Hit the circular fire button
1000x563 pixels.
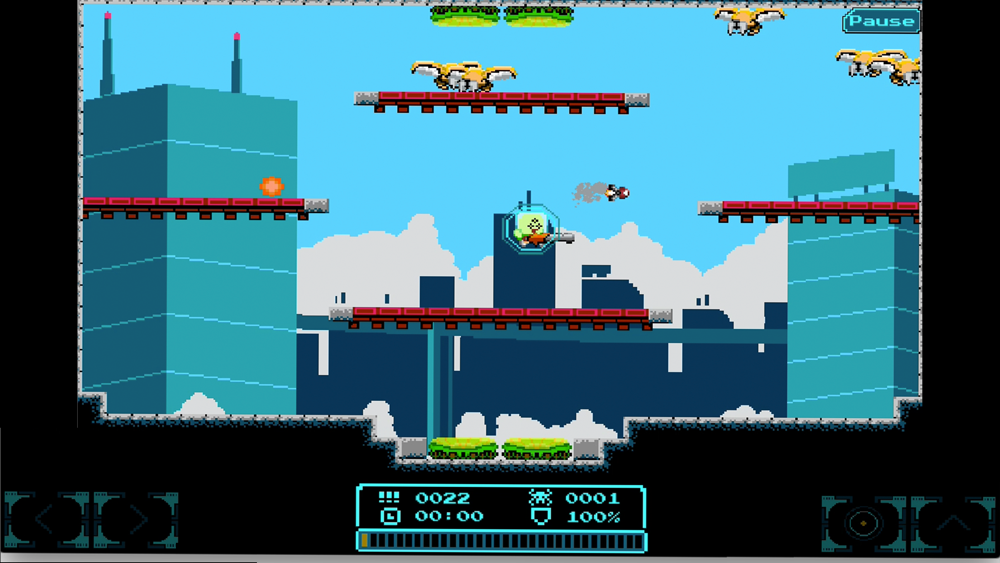pyautogui.click(x=861, y=521)
